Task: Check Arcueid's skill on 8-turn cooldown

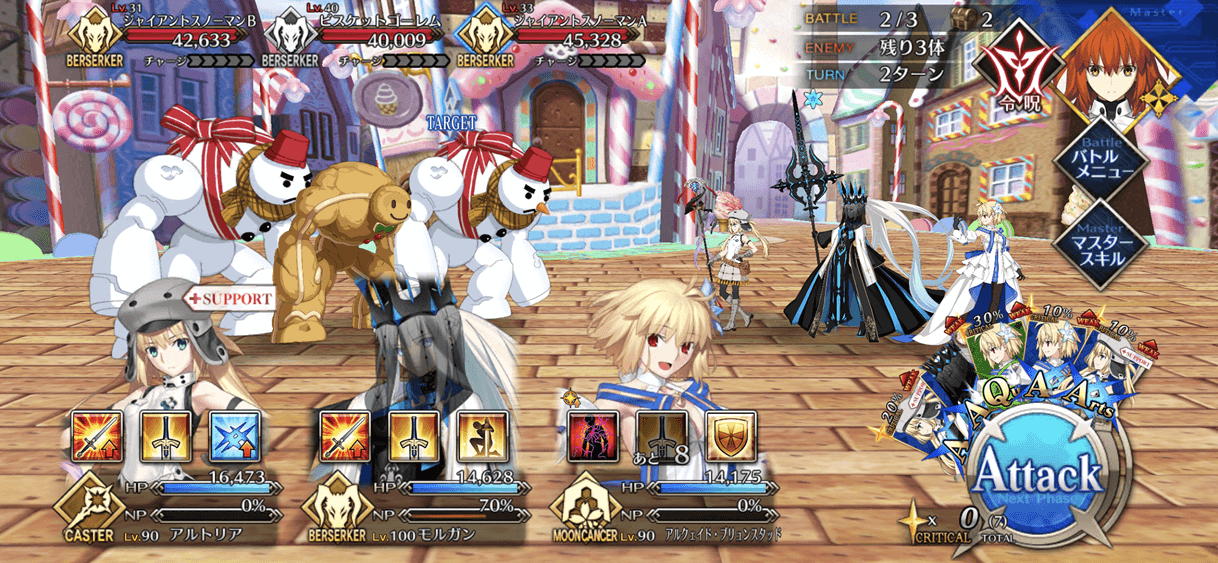Action: [661, 435]
